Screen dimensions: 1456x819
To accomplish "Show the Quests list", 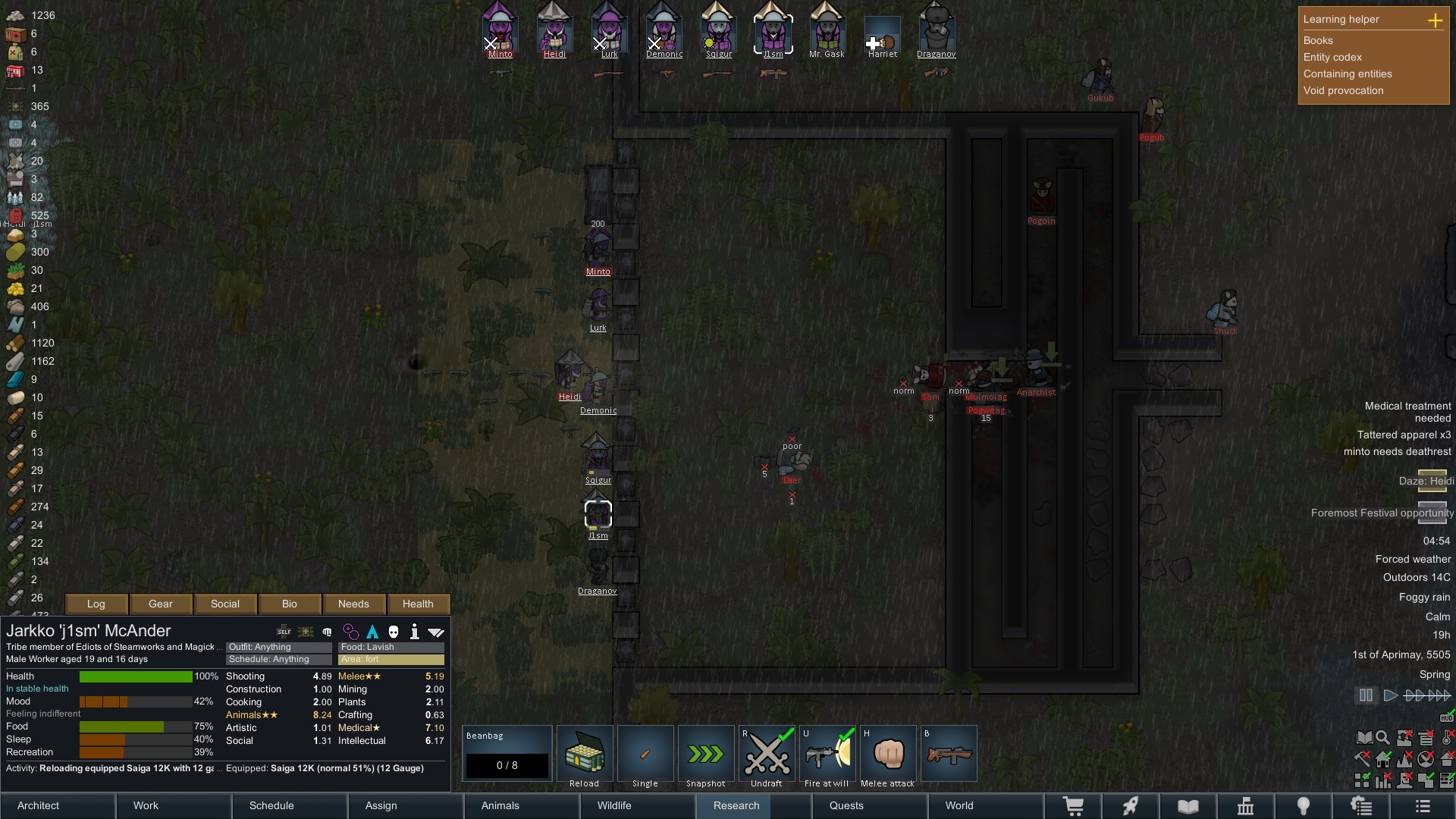I will click(846, 805).
